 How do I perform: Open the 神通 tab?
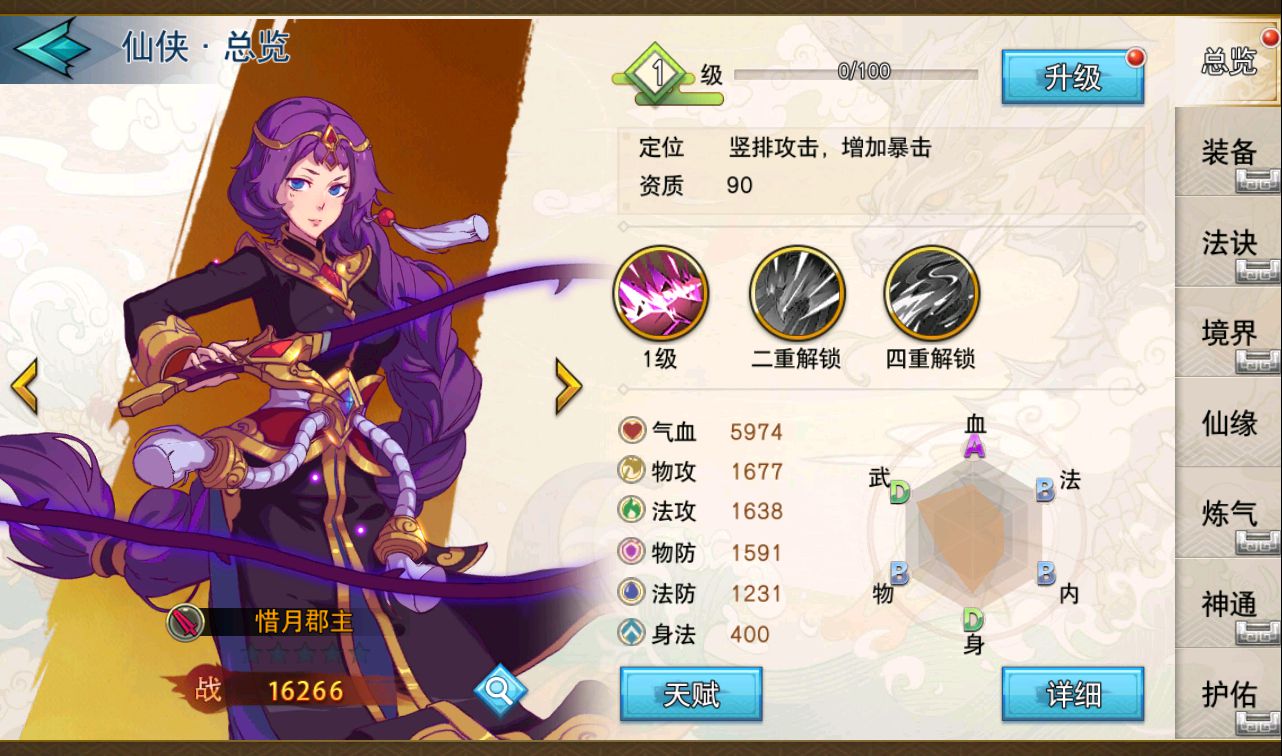click(x=1228, y=603)
